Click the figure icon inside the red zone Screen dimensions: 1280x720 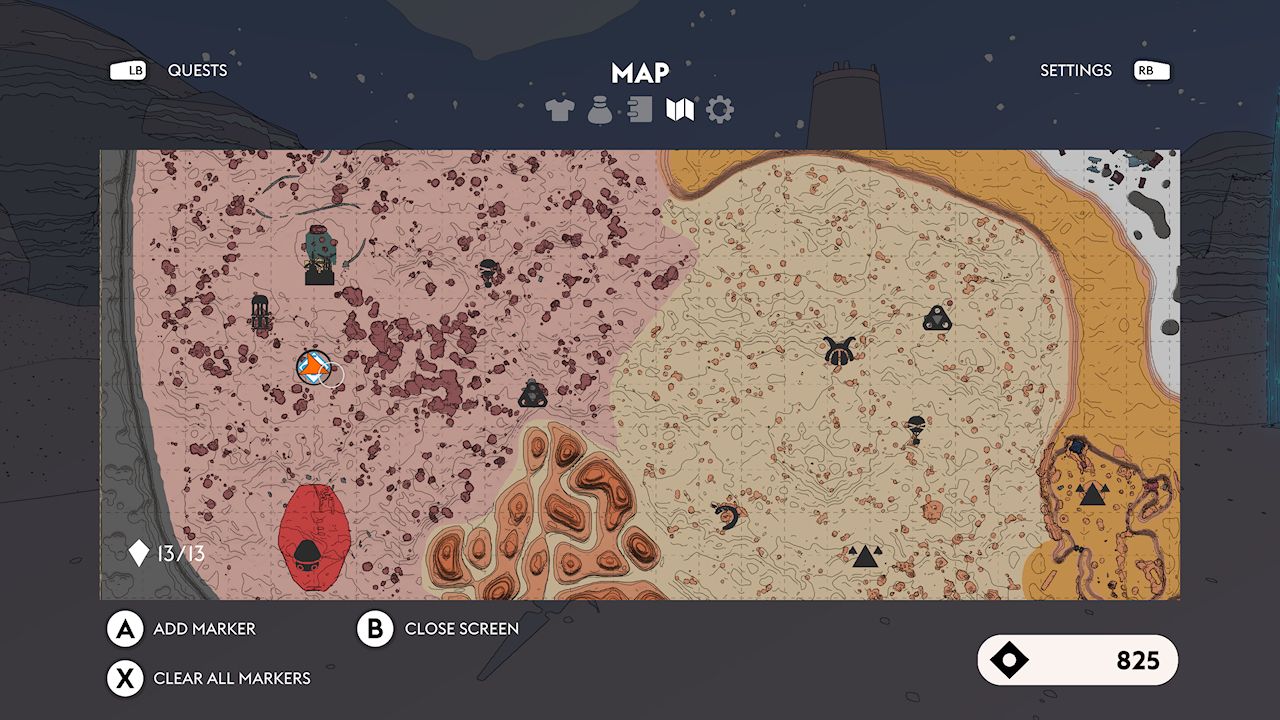coord(310,557)
